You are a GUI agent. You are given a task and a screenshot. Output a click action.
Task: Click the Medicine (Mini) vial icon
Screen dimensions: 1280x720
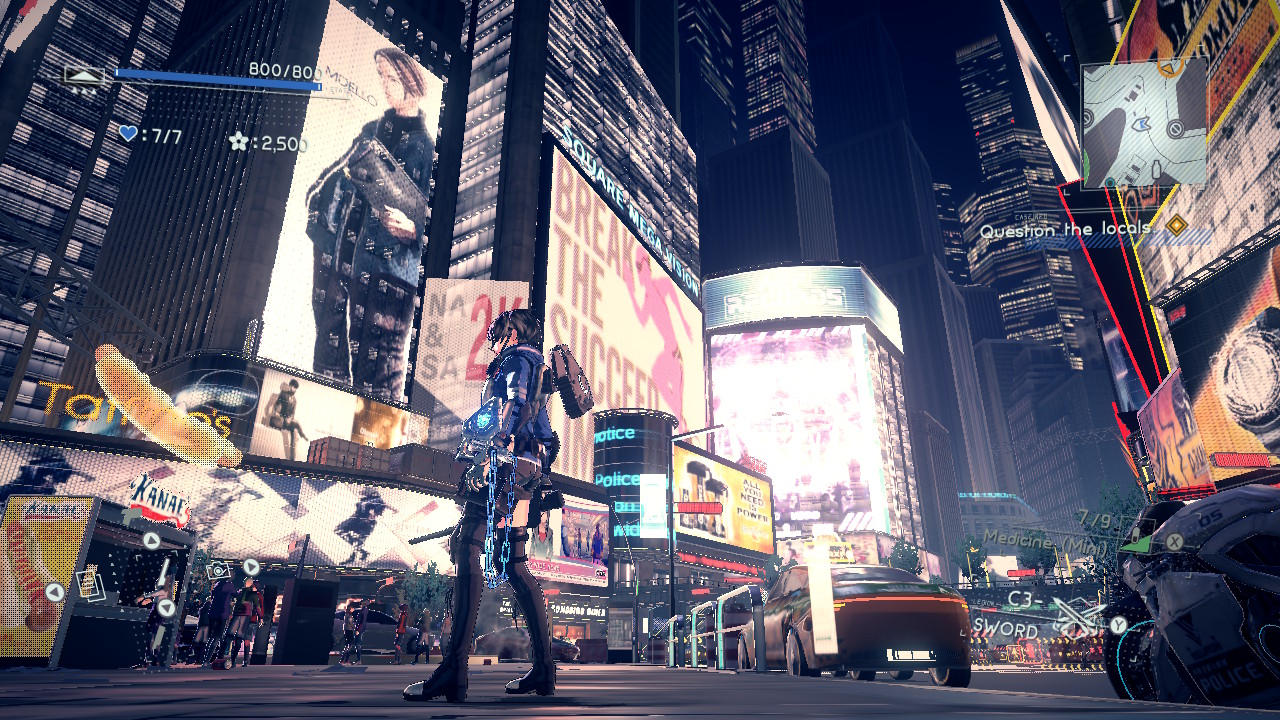(1135, 533)
